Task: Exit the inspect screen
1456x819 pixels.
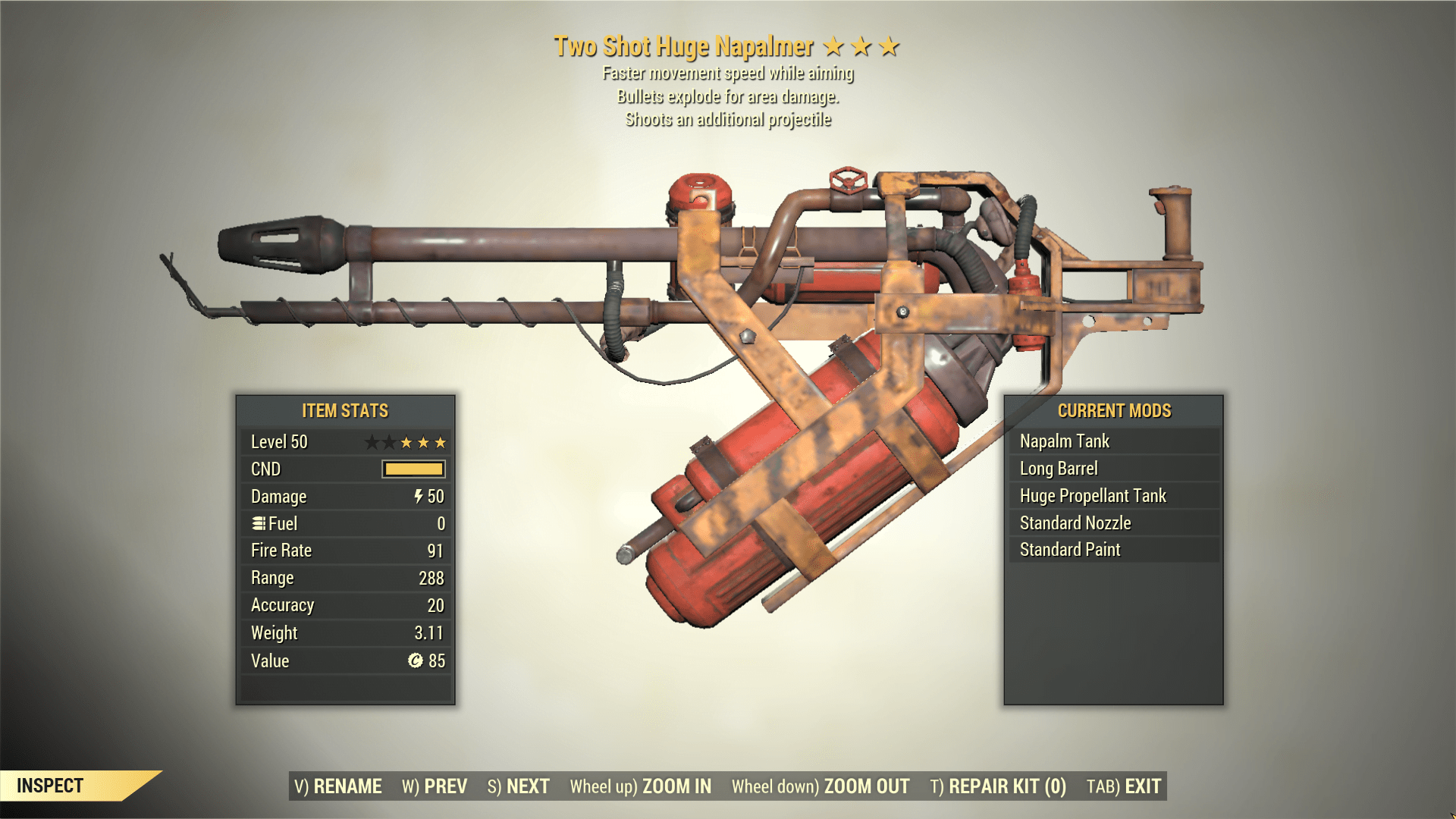Action: click(1124, 786)
